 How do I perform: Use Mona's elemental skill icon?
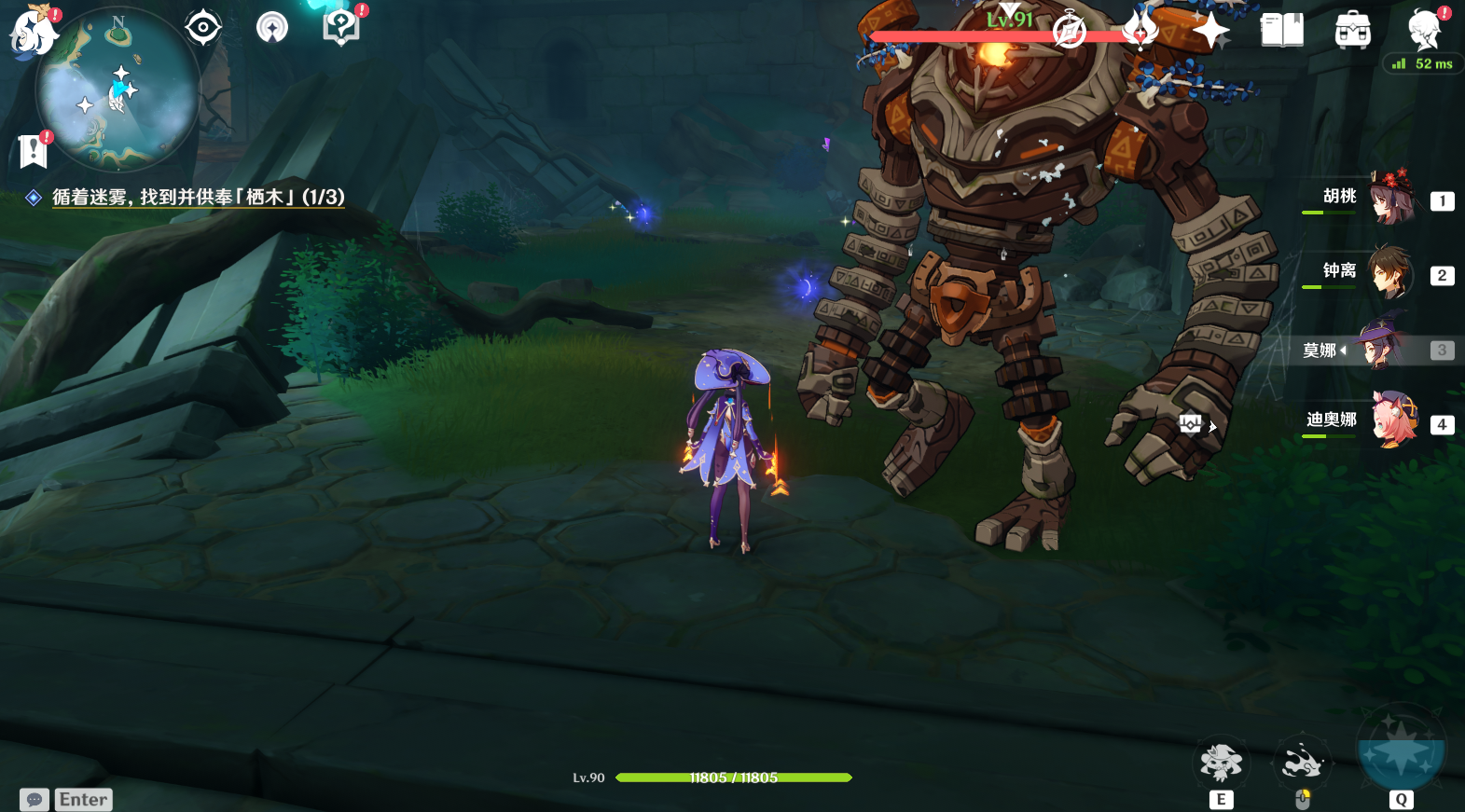(1221, 764)
